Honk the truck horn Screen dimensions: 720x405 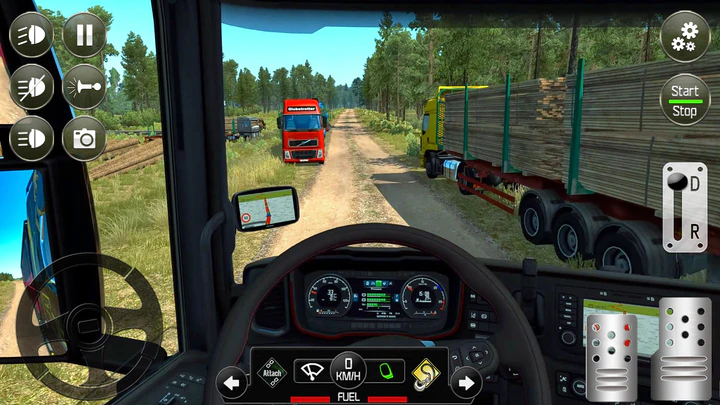pos(84,87)
